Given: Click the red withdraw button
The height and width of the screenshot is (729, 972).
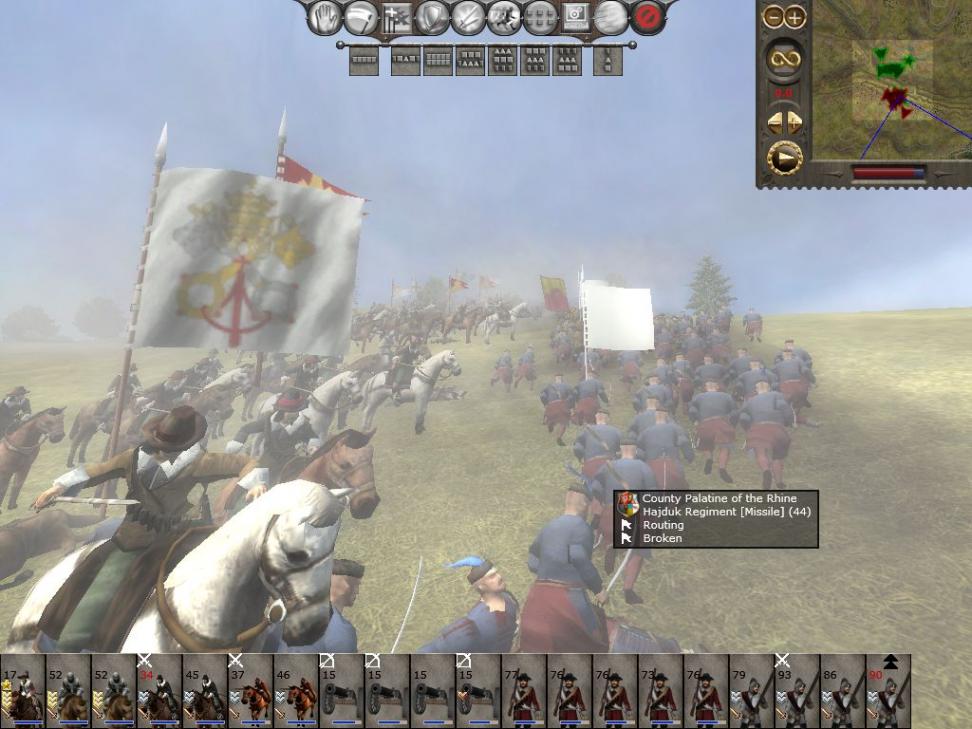Looking at the screenshot, I should coord(648,16).
